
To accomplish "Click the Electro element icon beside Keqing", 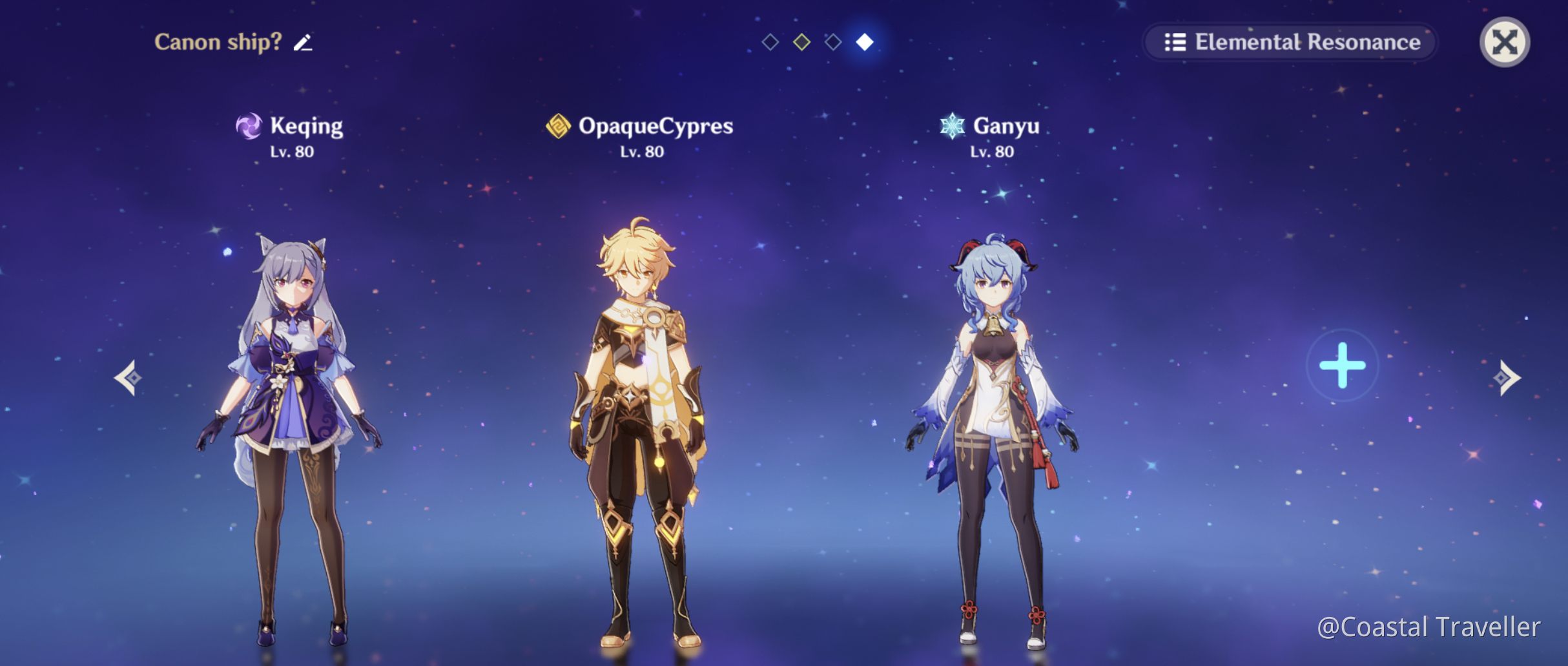I will point(249,125).
